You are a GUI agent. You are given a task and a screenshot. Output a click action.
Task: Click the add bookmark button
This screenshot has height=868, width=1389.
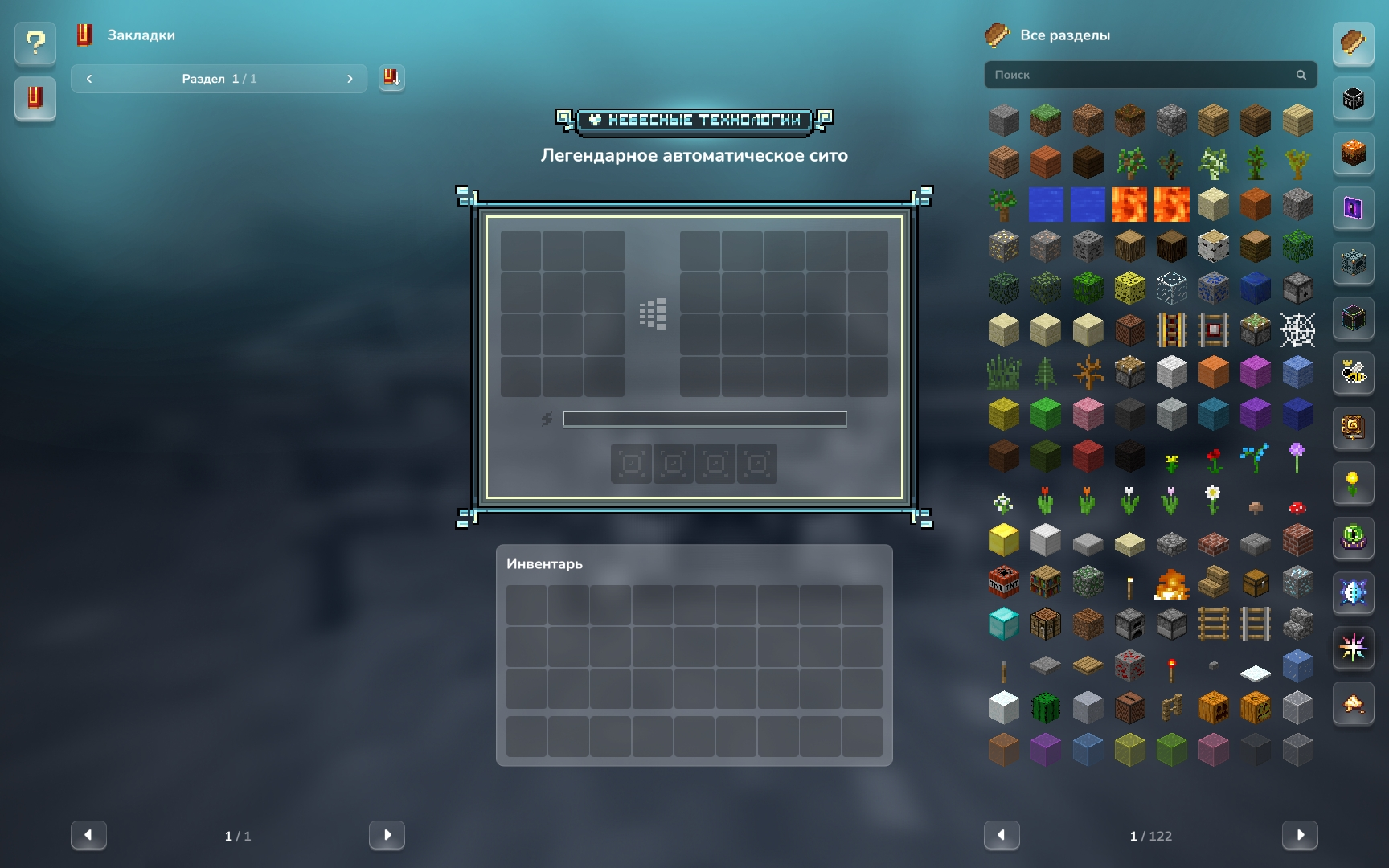(391, 78)
